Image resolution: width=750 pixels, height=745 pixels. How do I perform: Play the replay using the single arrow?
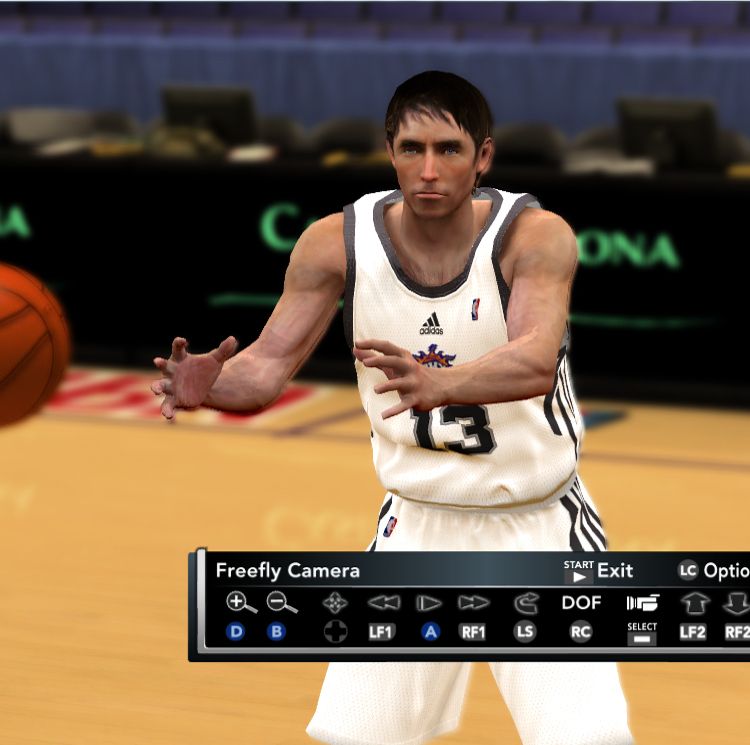tap(429, 603)
